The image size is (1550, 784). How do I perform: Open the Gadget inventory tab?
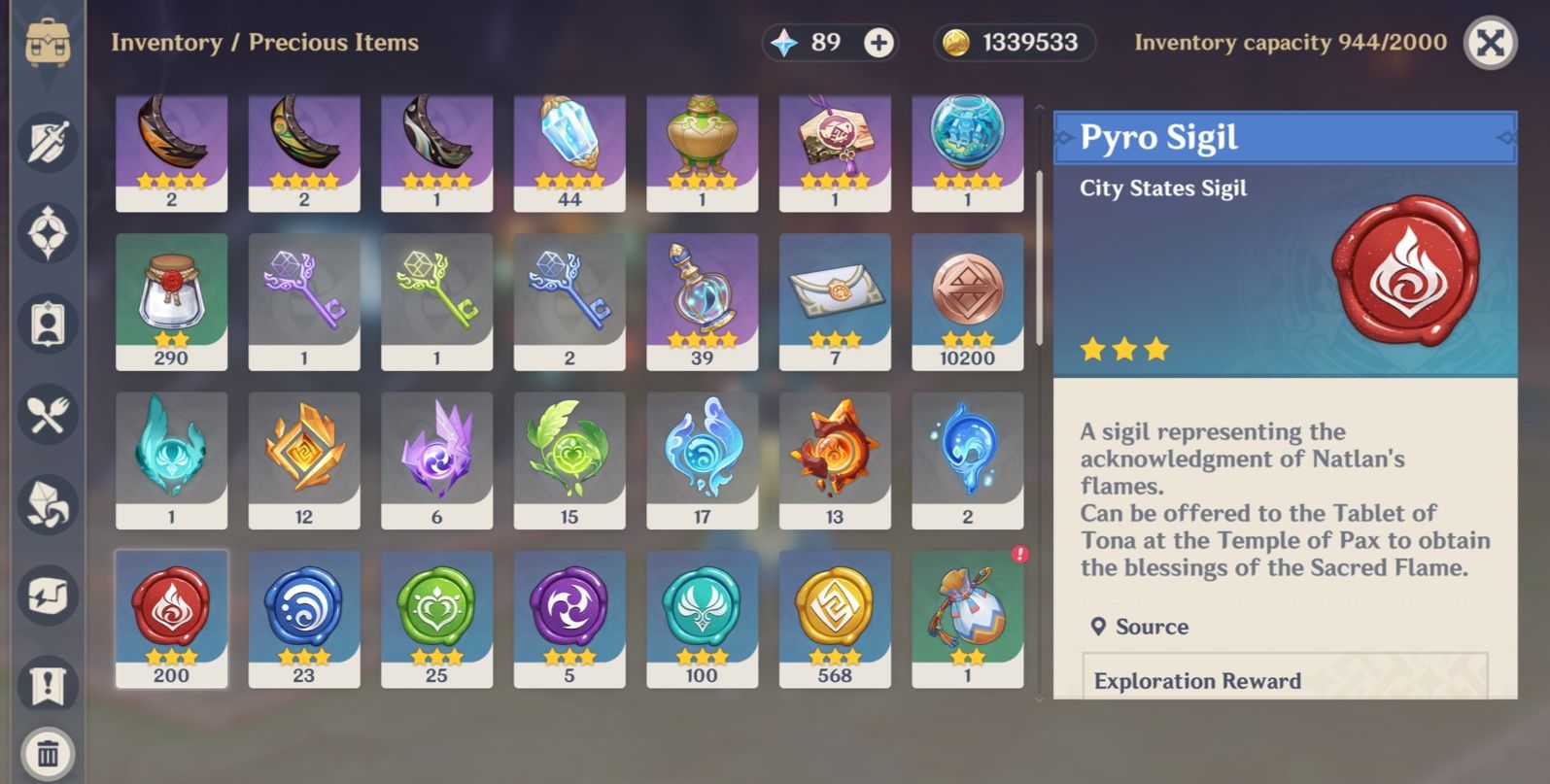(x=46, y=592)
